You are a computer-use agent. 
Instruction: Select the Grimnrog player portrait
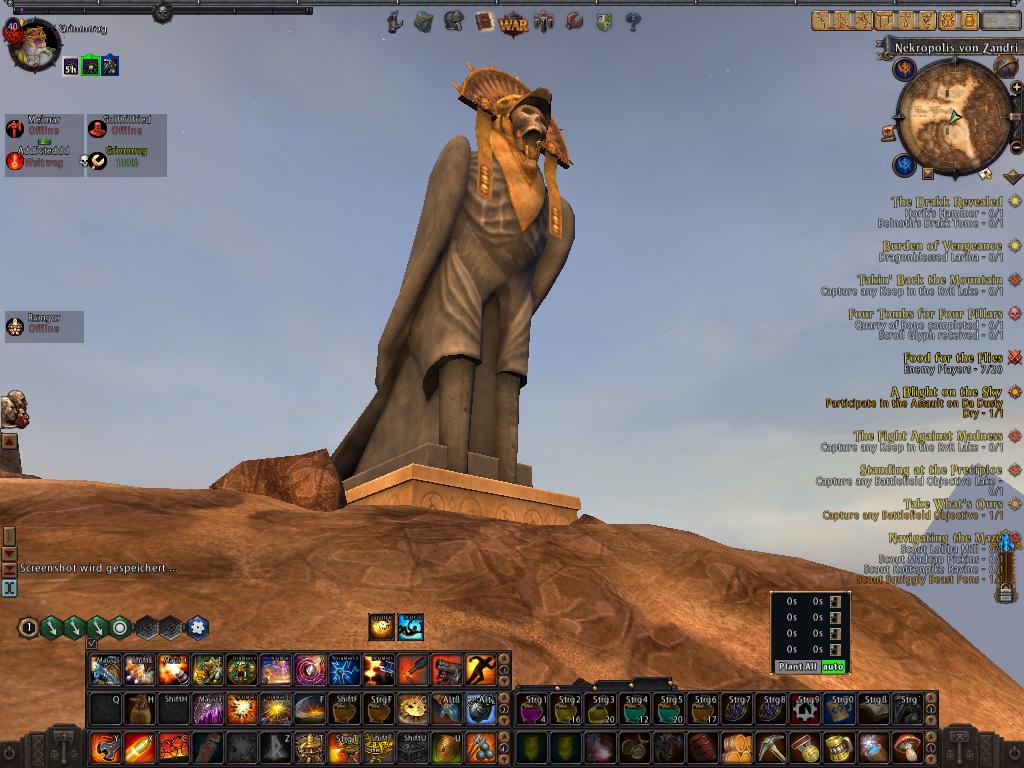click(x=33, y=45)
